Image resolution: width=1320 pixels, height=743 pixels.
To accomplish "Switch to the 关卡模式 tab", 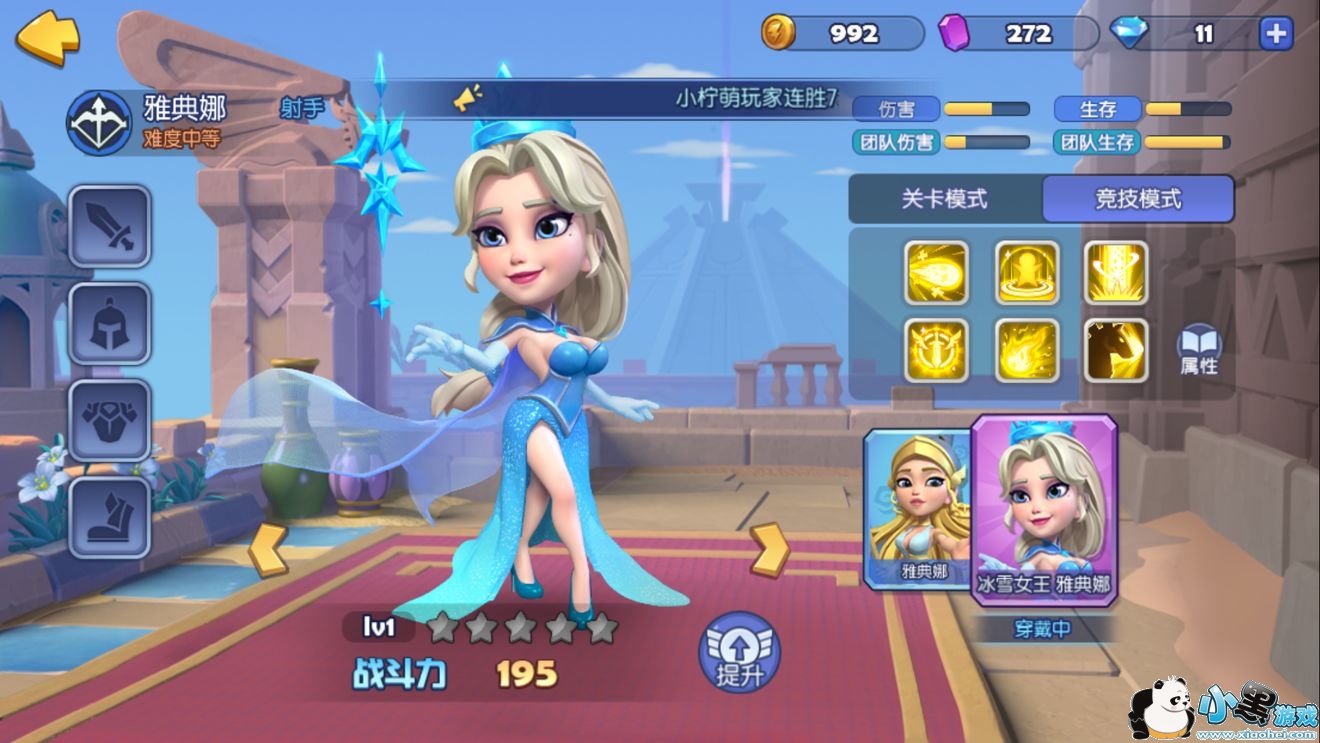I will [x=944, y=199].
